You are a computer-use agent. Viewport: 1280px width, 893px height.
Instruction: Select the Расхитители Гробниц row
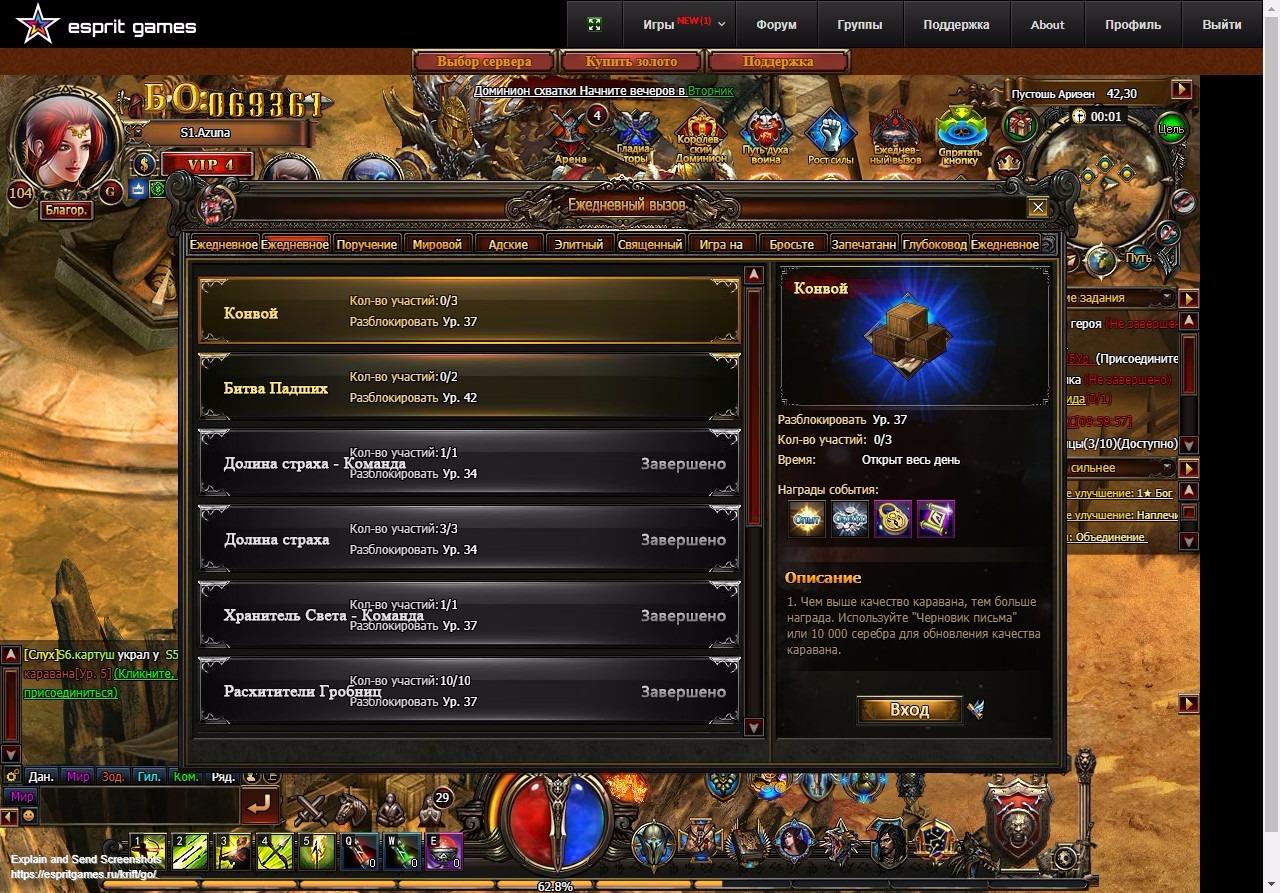click(468, 691)
